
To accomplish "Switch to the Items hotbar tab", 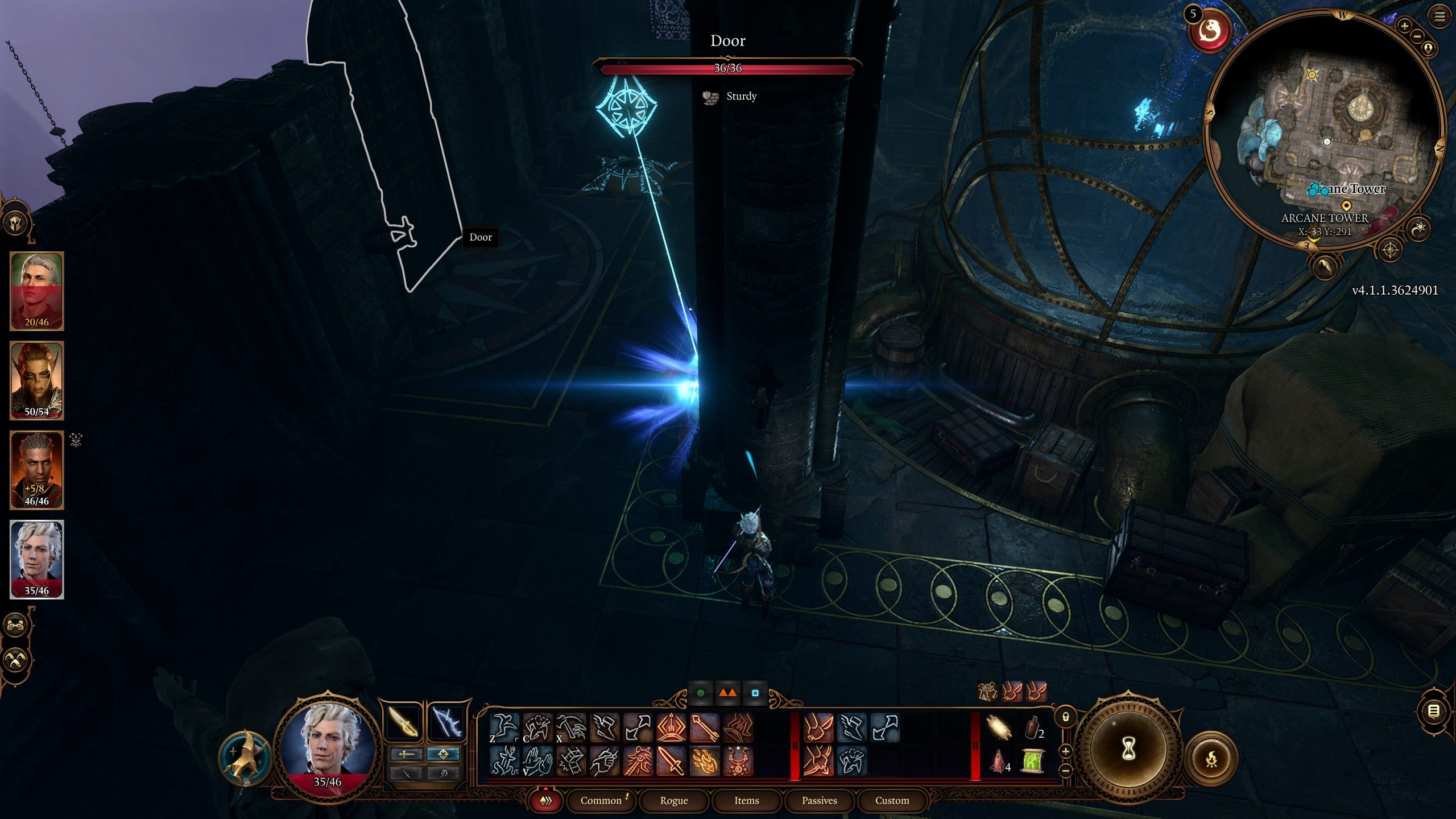I will (x=747, y=801).
